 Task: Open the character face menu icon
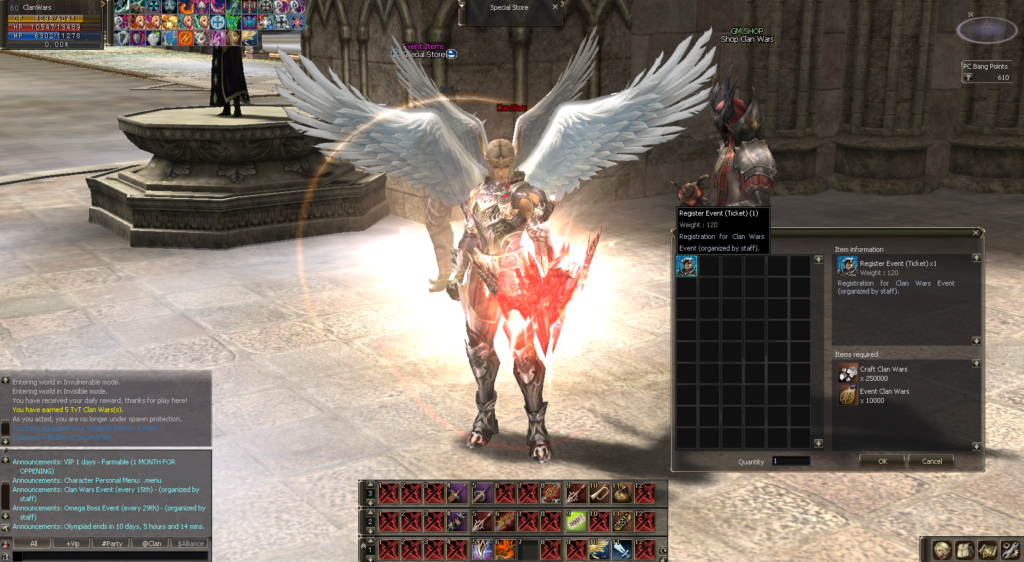click(x=942, y=550)
